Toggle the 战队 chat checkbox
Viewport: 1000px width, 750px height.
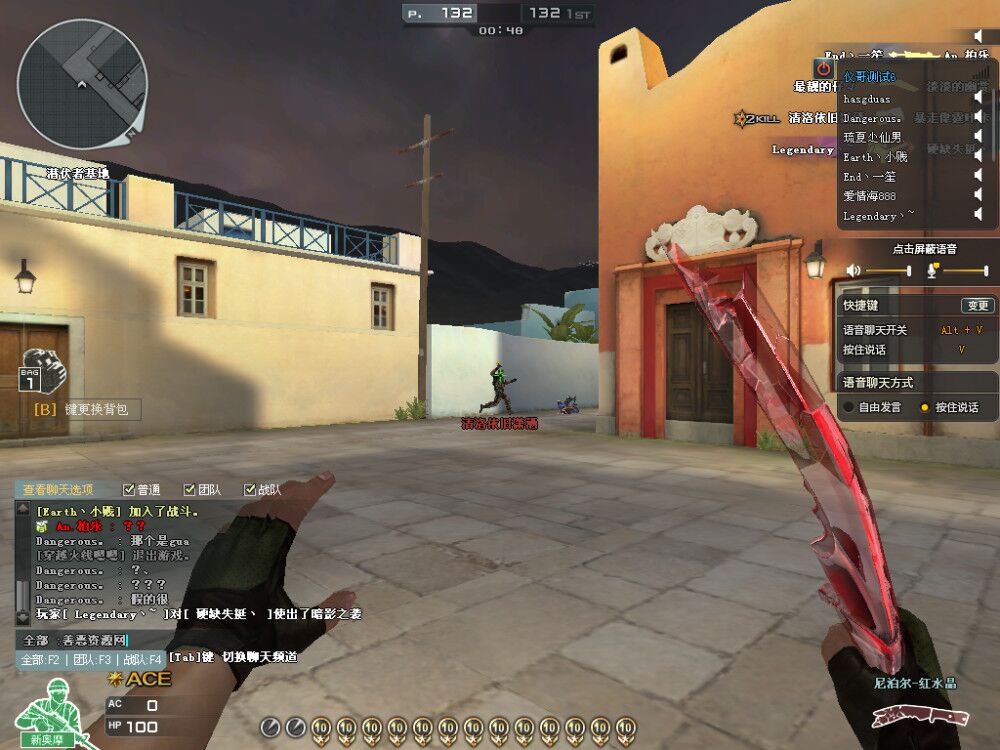250,490
